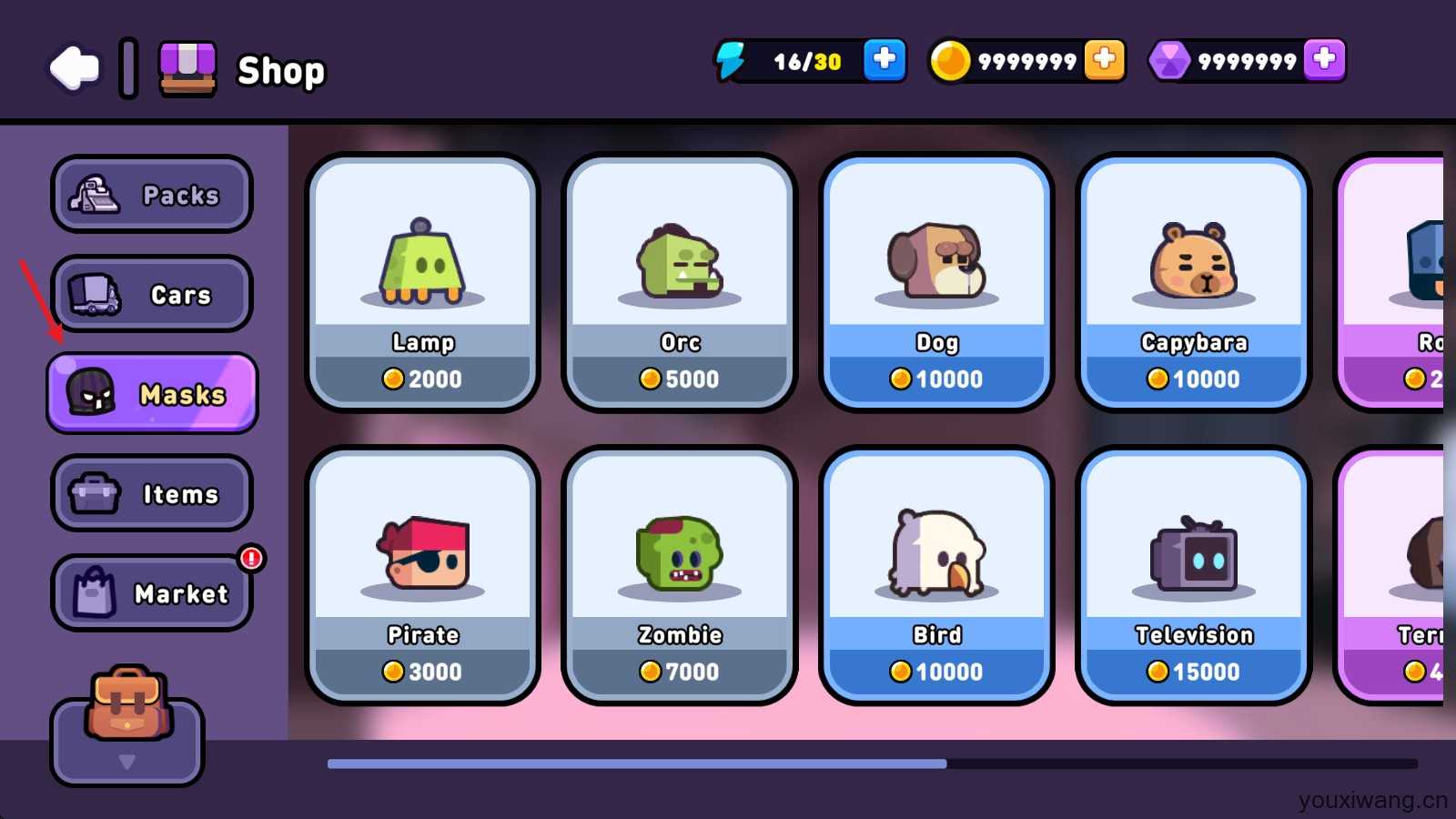
Task: Add more energy with the blue plus
Action: (884, 61)
